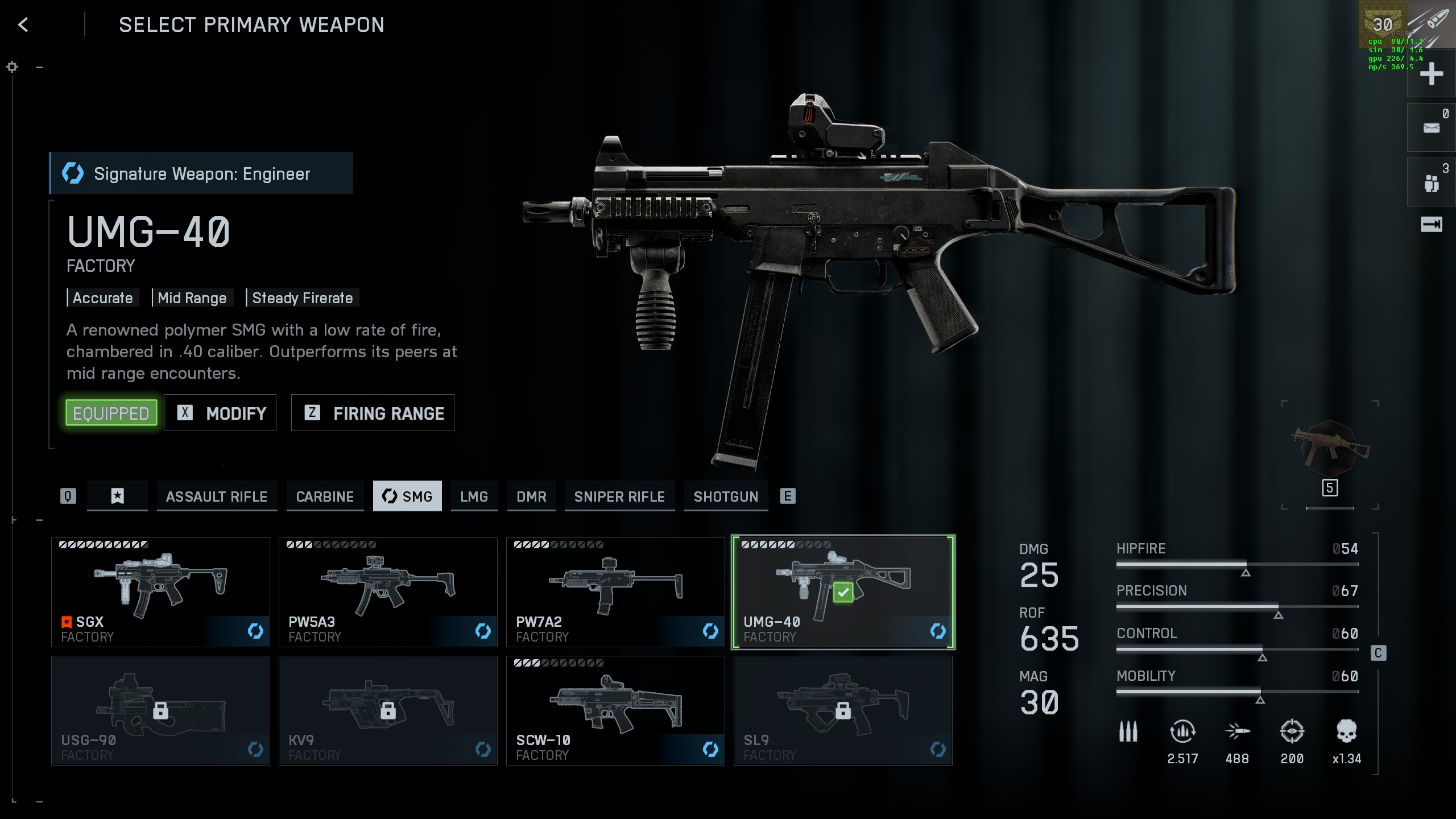The height and width of the screenshot is (819, 1456).
Task: View the Shotgun category
Action: (726, 497)
